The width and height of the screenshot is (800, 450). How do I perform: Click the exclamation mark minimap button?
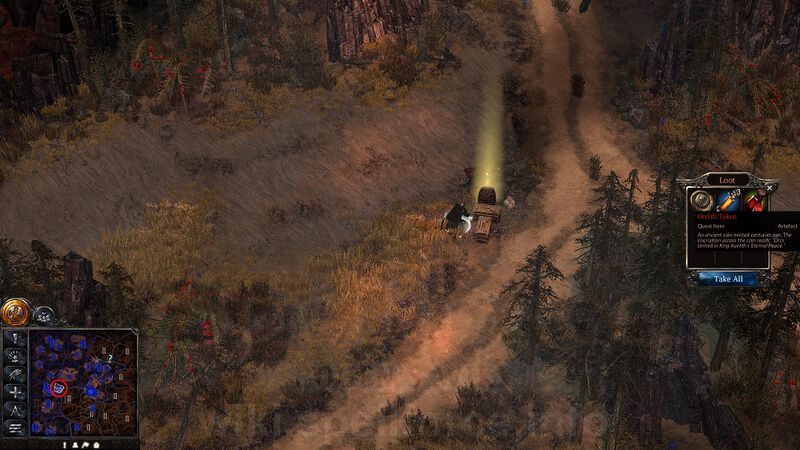[15, 337]
